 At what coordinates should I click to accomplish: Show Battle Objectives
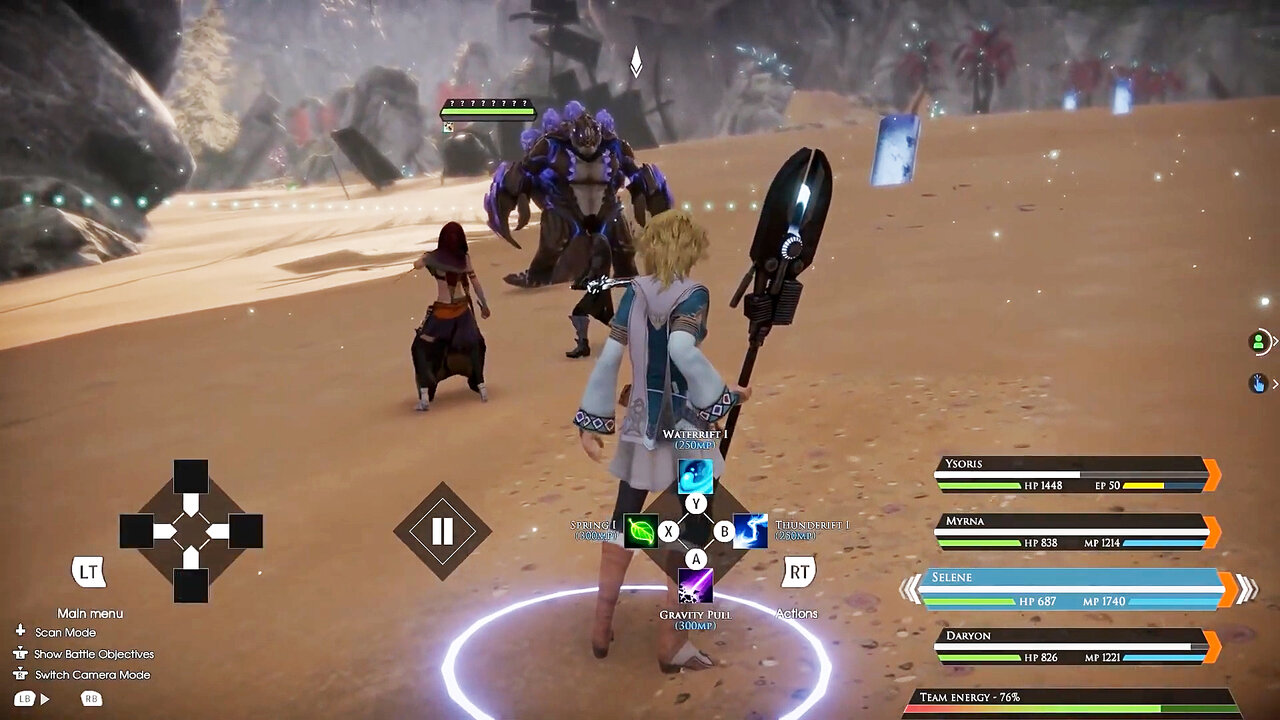(94, 654)
